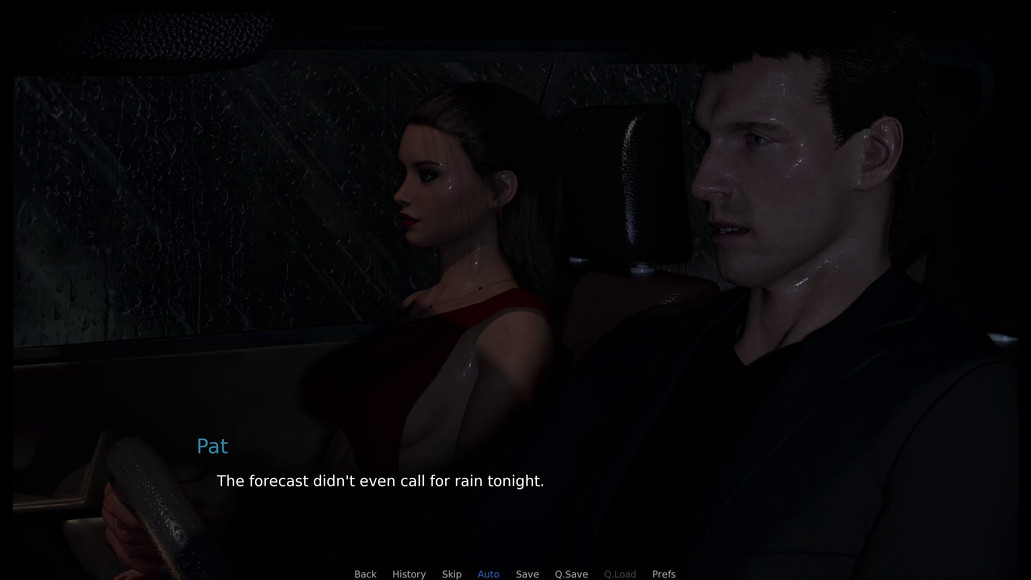Image resolution: width=1031 pixels, height=580 pixels.
Task: Open Prefs settings
Action: pyautogui.click(x=664, y=574)
